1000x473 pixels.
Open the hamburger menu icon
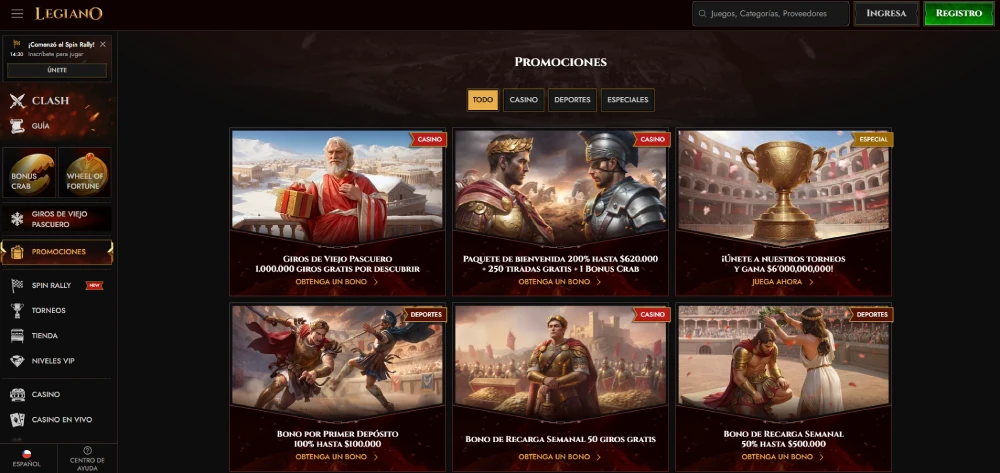pyautogui.click(x=17, y=14)
